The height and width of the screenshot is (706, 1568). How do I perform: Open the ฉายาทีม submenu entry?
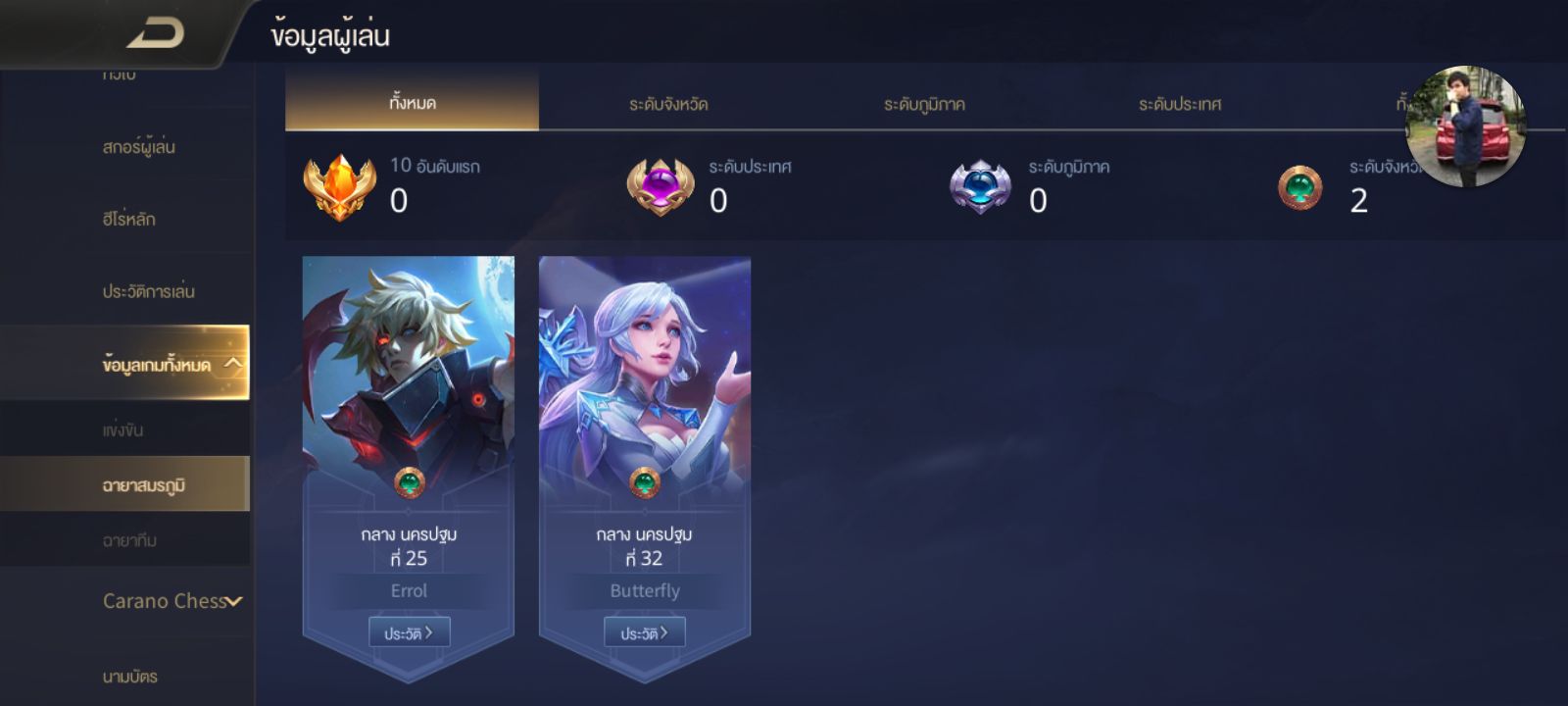pyautogui.click(x=129, y=540)
